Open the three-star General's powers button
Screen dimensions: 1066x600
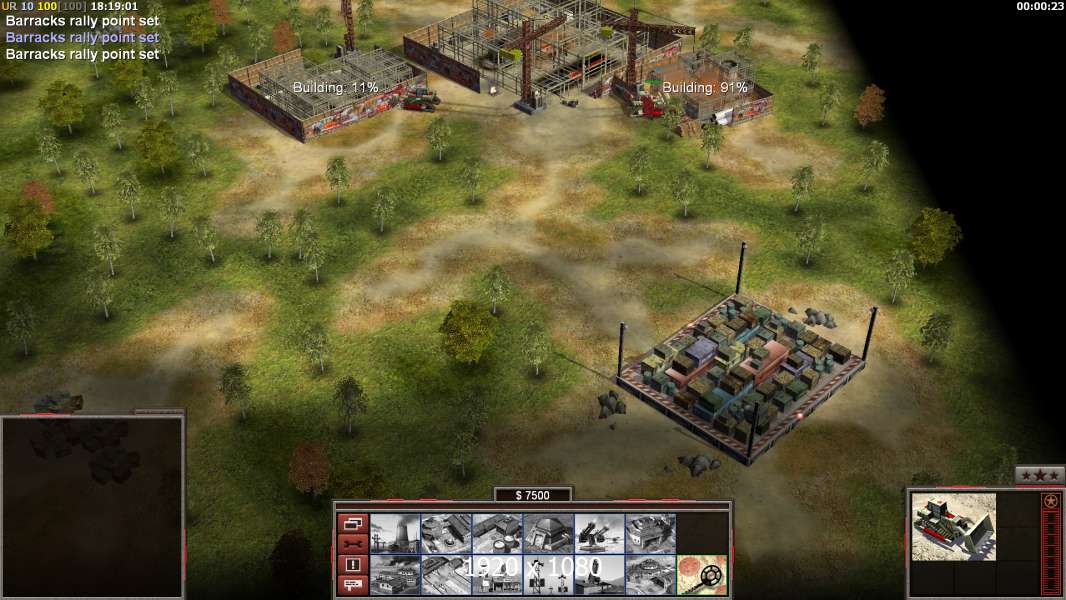tap(1039, 476)
